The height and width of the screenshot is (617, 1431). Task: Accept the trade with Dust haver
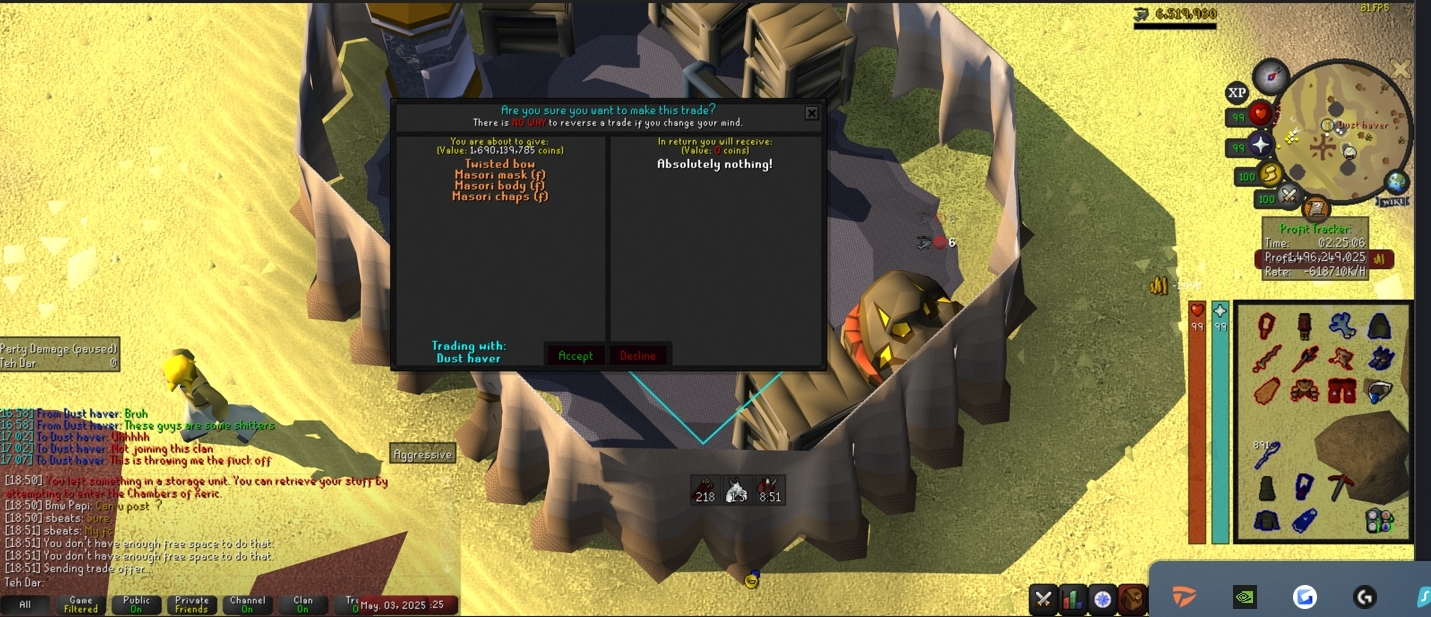[575, 355]
